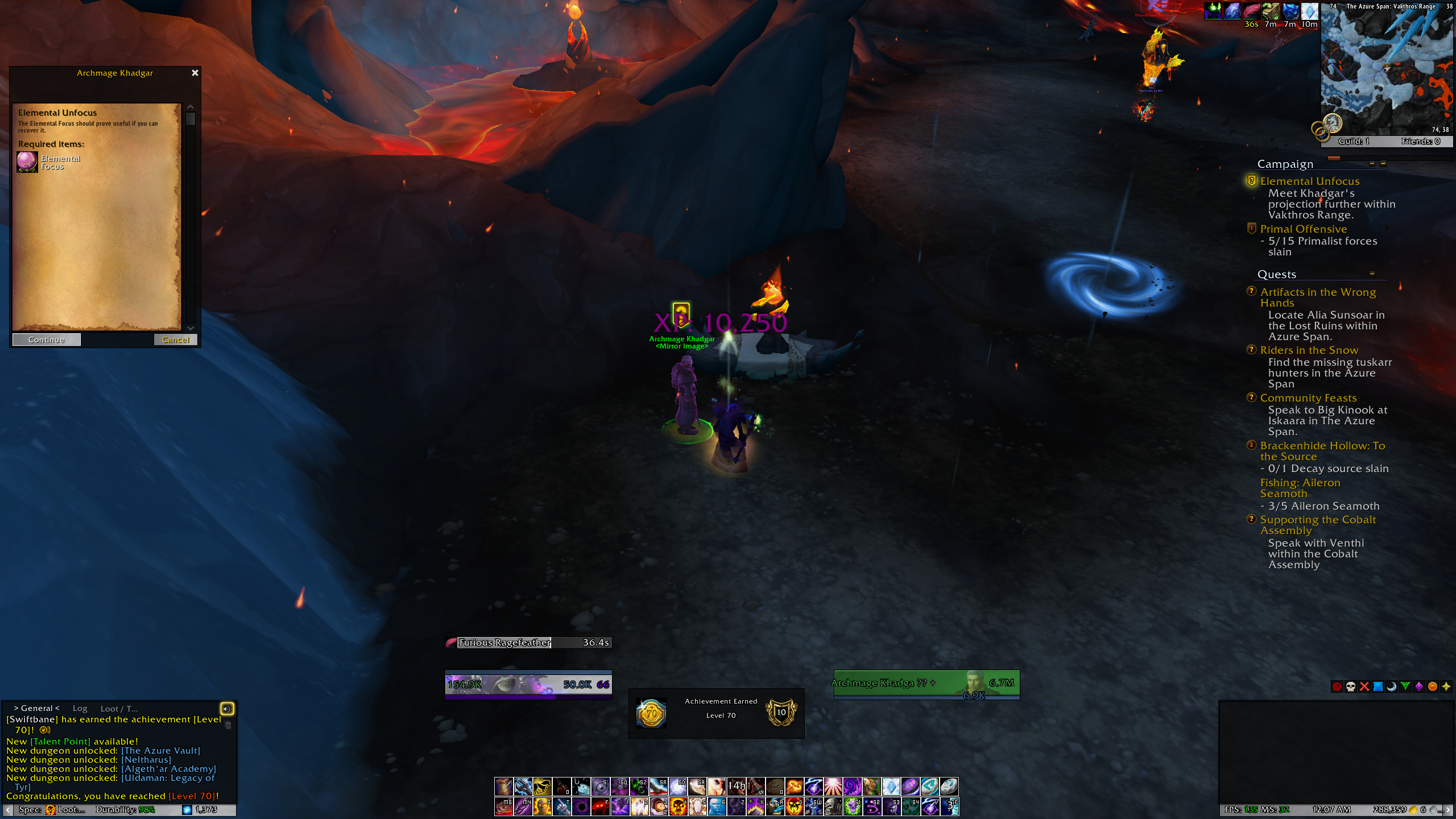1456x819 pixels.
Task: Select the Elemental Focus required item icon
Action: [x=27, y=162]
